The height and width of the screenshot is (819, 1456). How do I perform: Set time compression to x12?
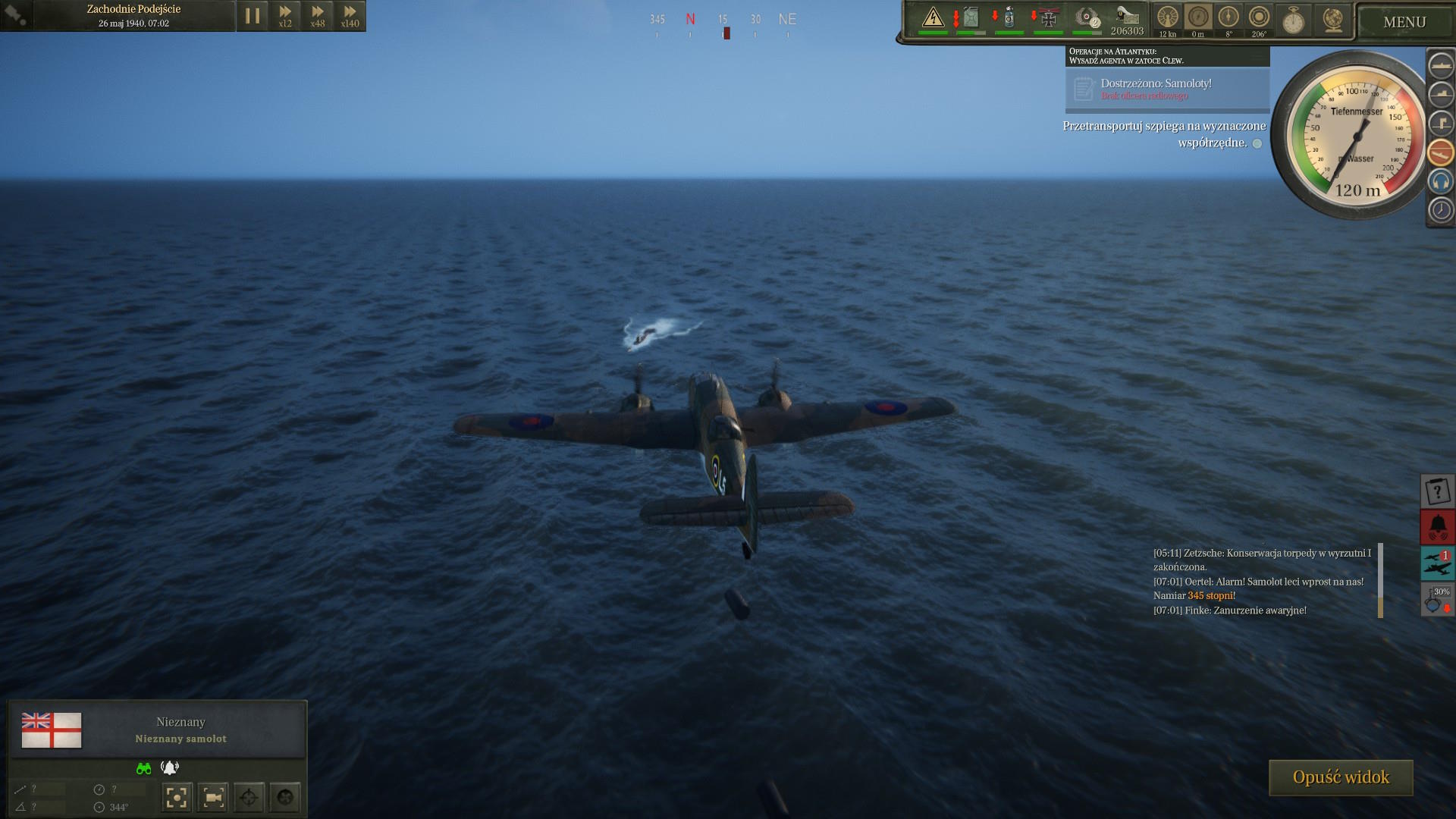click(x=285, y=16)
